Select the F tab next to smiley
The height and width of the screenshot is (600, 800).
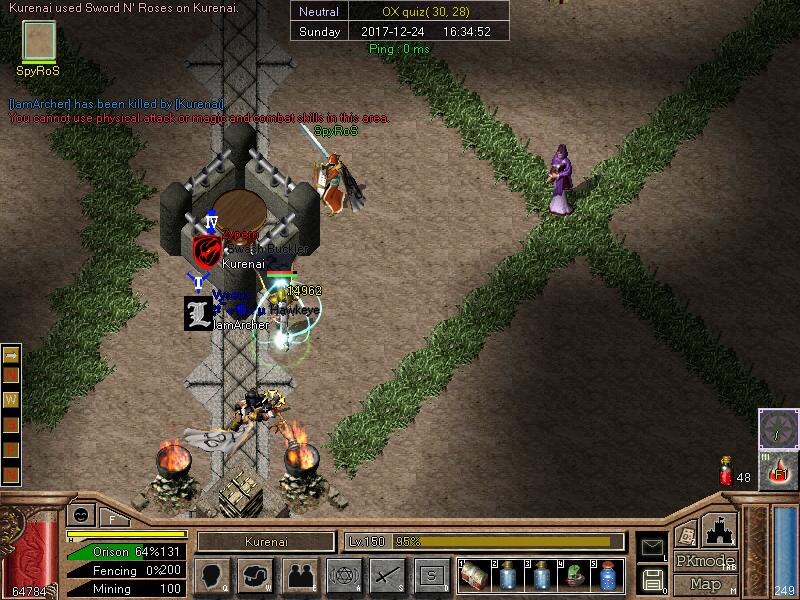click(x=111, y=518)
